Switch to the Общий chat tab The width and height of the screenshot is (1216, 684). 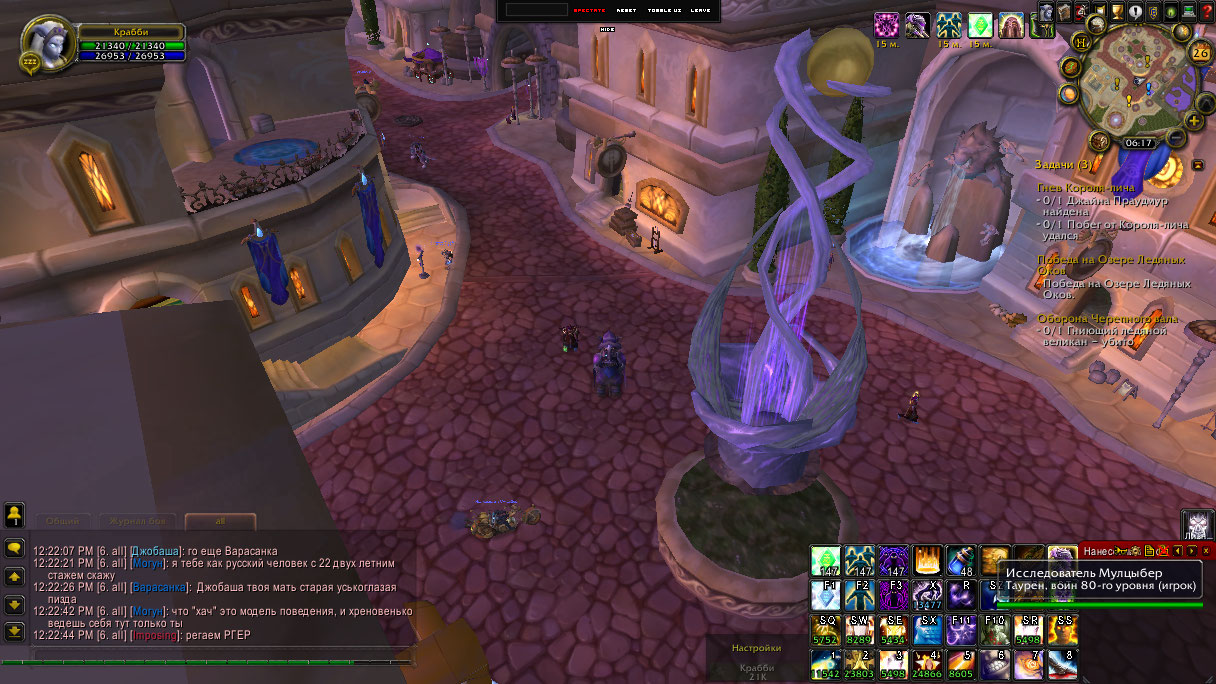click(63, 521)
